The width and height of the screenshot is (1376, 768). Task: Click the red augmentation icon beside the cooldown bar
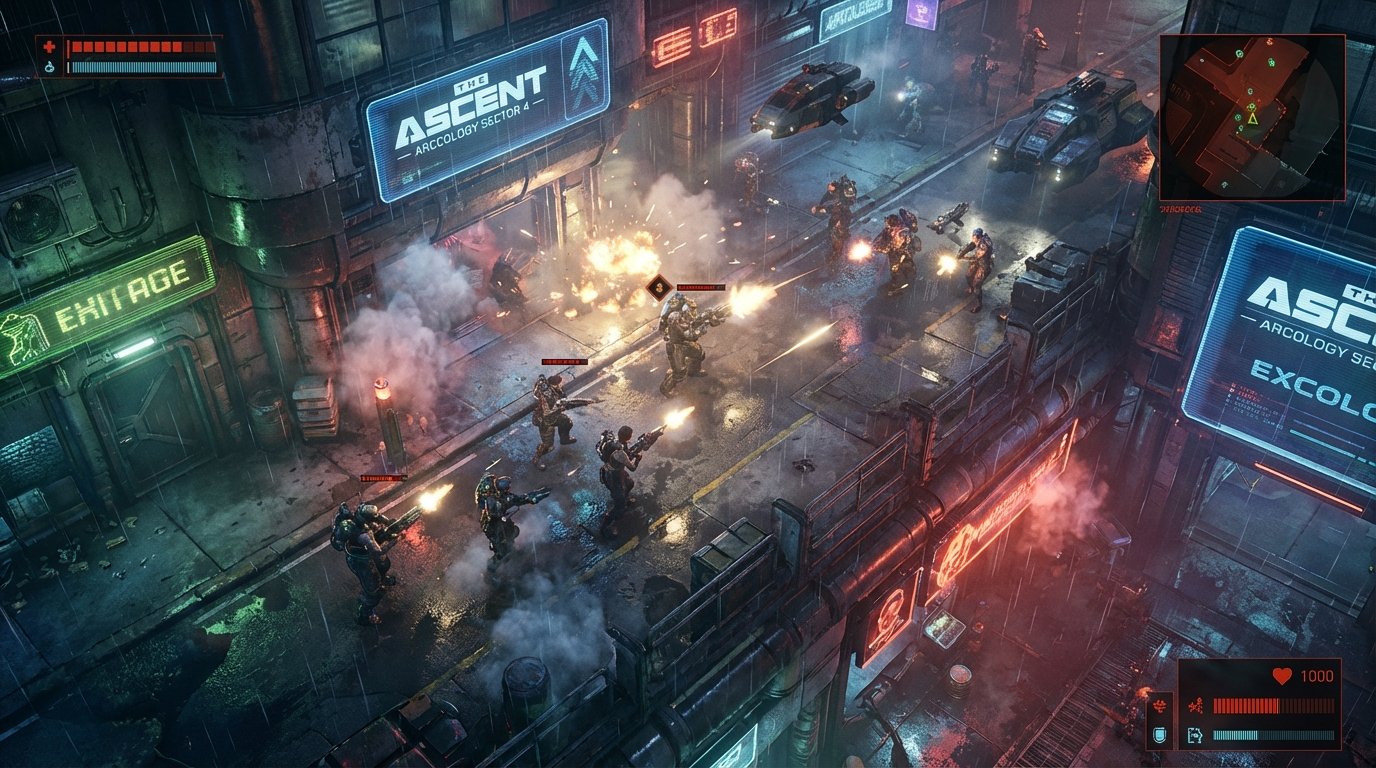pyautogui.click(x=1196, y=706)
